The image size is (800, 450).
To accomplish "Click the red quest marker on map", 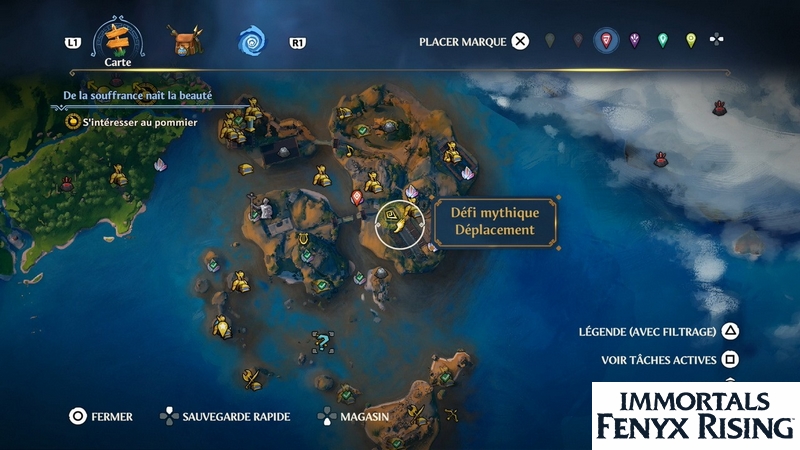I will pyautogui.click(x=358, y=197).
